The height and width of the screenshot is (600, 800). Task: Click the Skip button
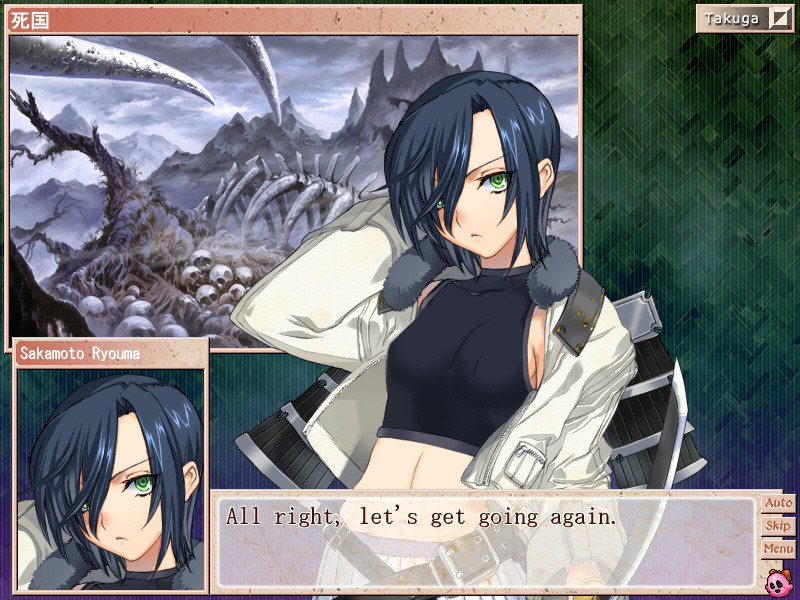777,526
